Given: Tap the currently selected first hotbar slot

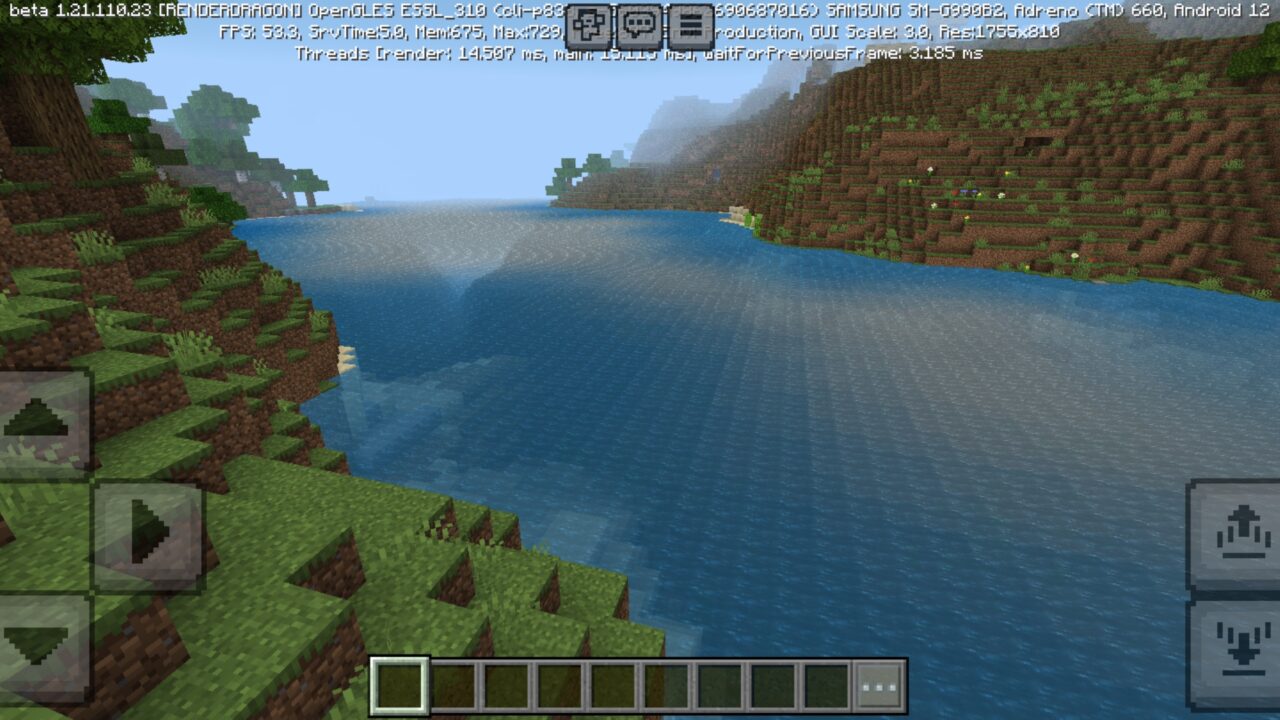Looking at the screenshot, I should (398, 683).
